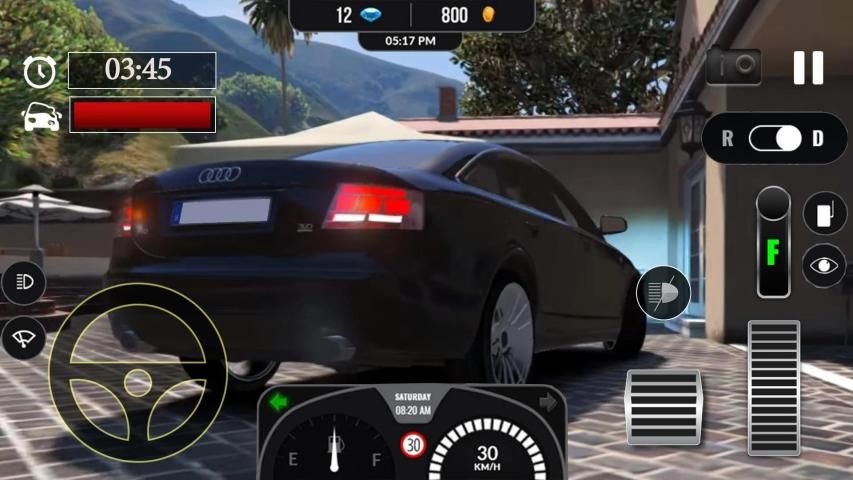Tap the car door icon button
Screen dimensions: 853x480
point(824,213)
